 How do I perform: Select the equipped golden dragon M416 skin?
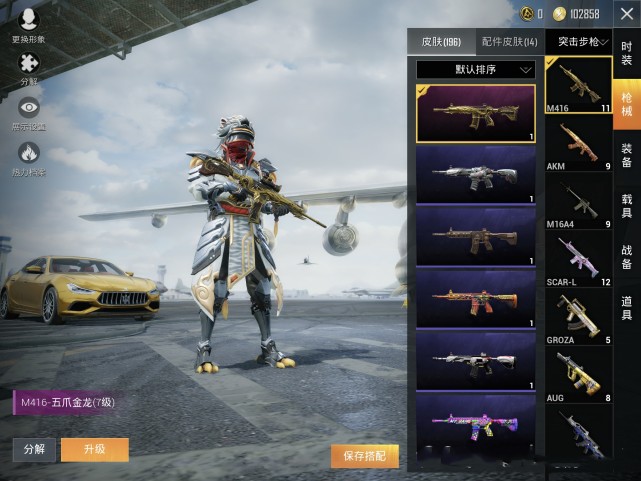(x=476, y=113)
